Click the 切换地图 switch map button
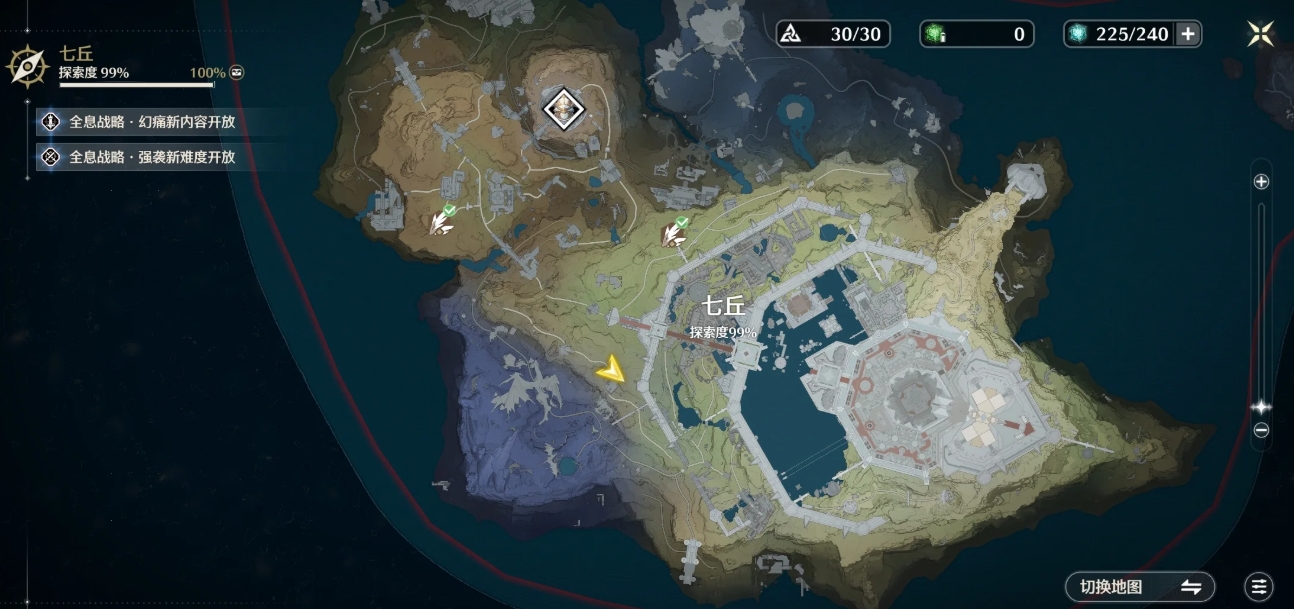 (x=1140, y=587)
